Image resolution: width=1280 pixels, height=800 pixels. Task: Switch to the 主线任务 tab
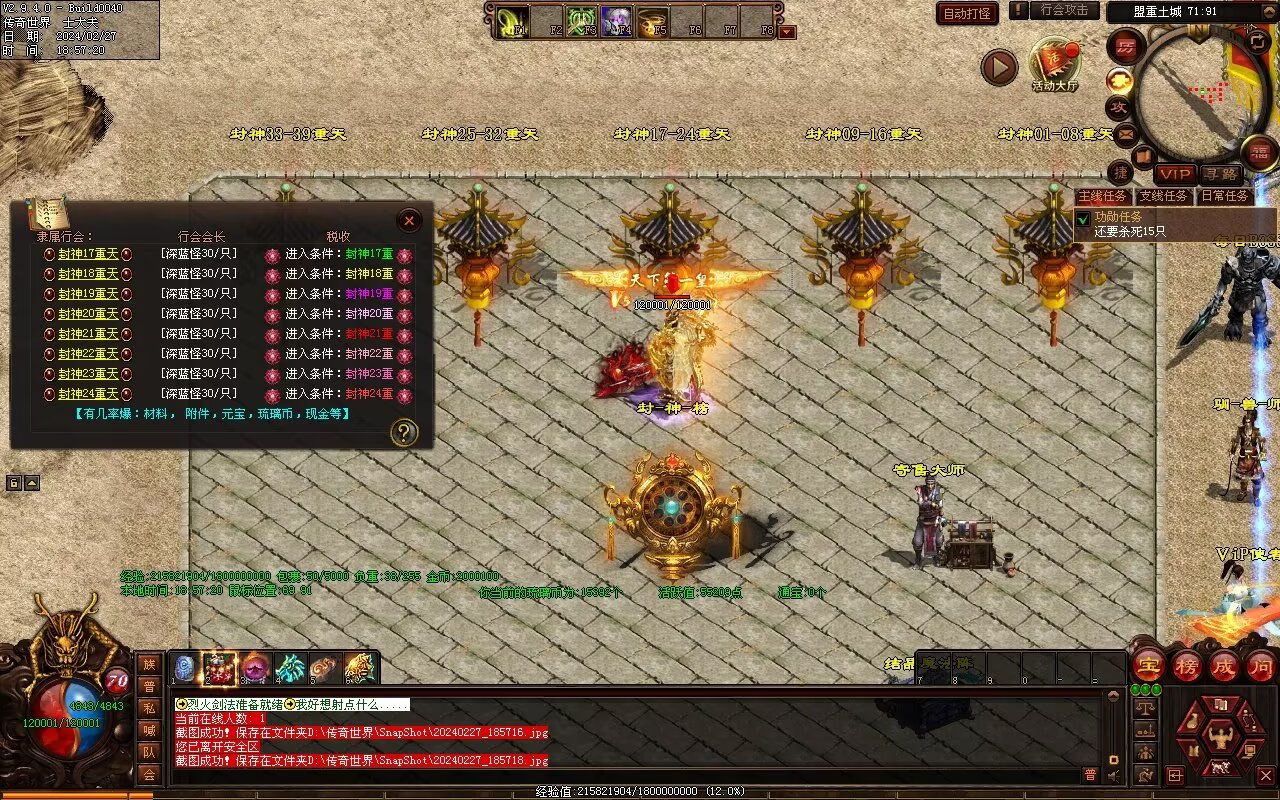[1103, 196]
